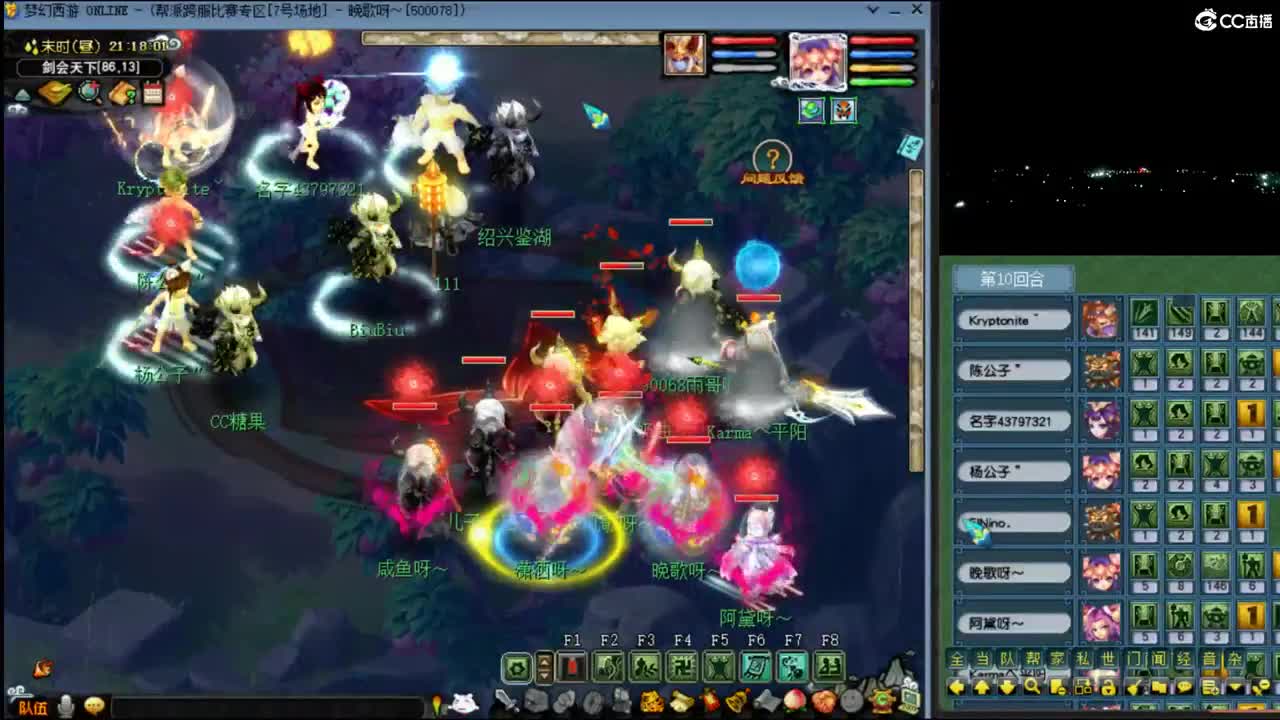Select the F1 attack command icon
This screenshot has width=1280, height=720.
click(570, 665)
